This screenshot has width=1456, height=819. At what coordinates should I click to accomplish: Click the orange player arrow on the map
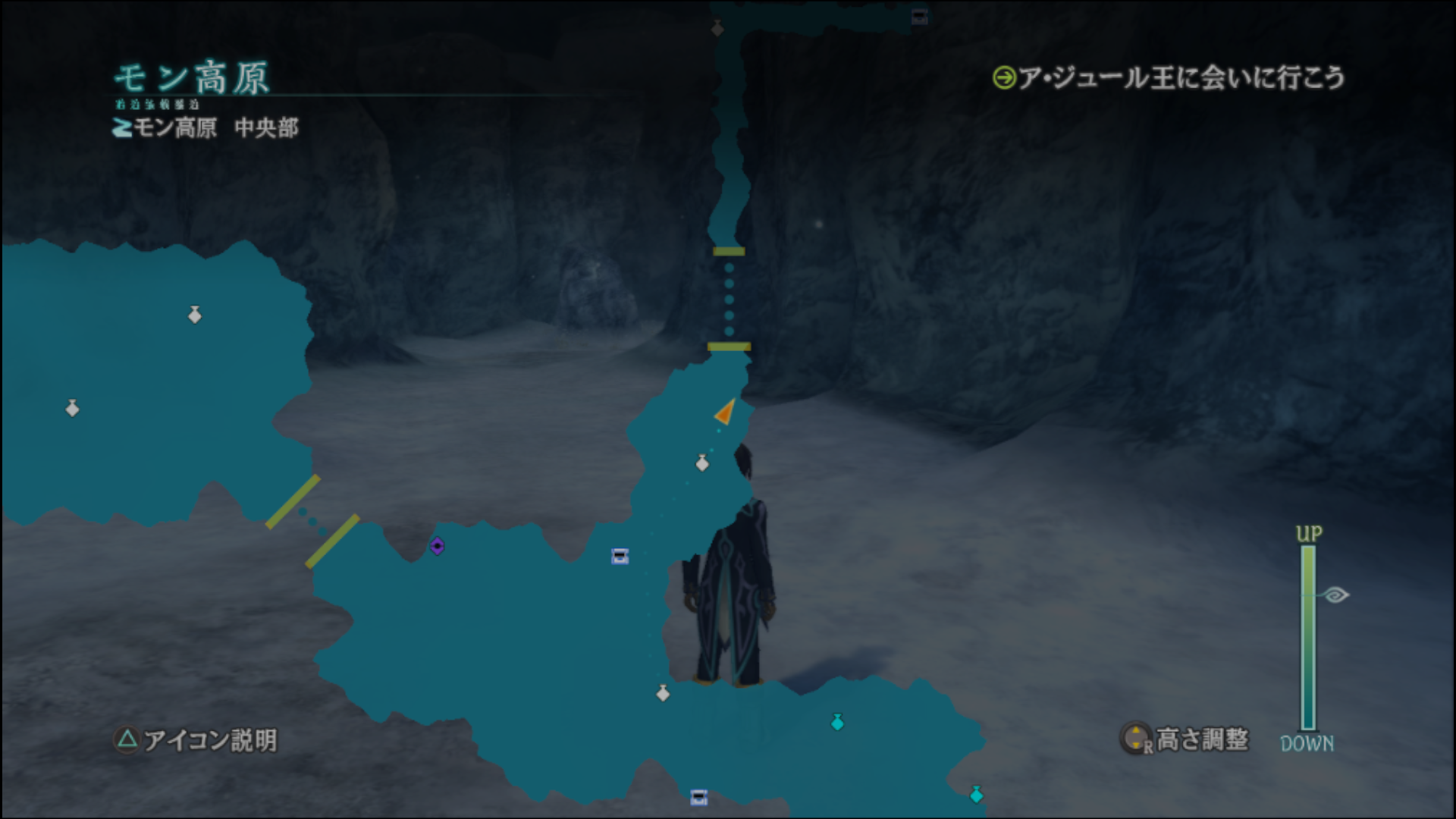[x=726, y=412]
